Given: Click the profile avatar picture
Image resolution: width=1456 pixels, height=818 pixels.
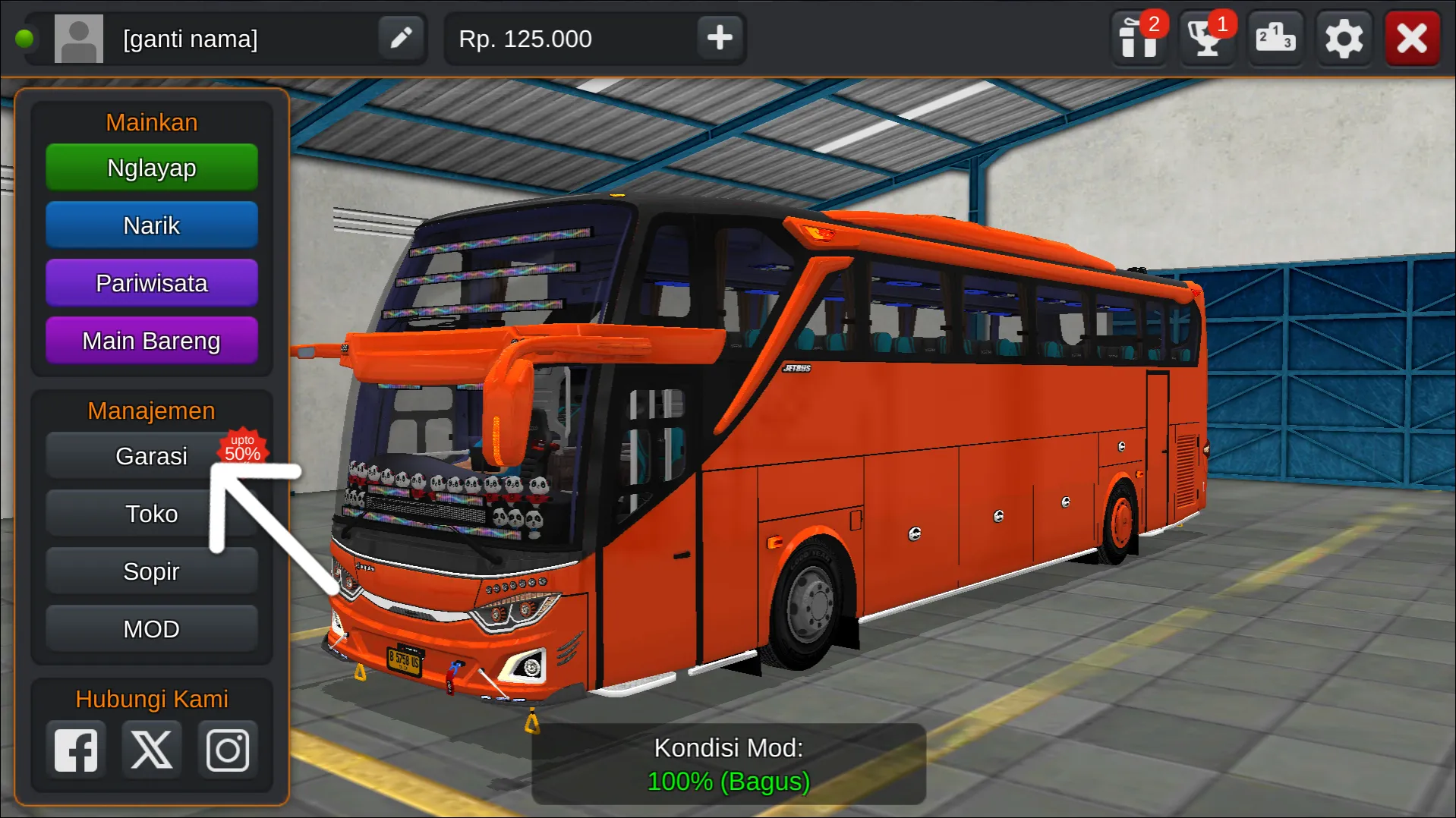Looking at the screenshot, I should tap(78, 37).
